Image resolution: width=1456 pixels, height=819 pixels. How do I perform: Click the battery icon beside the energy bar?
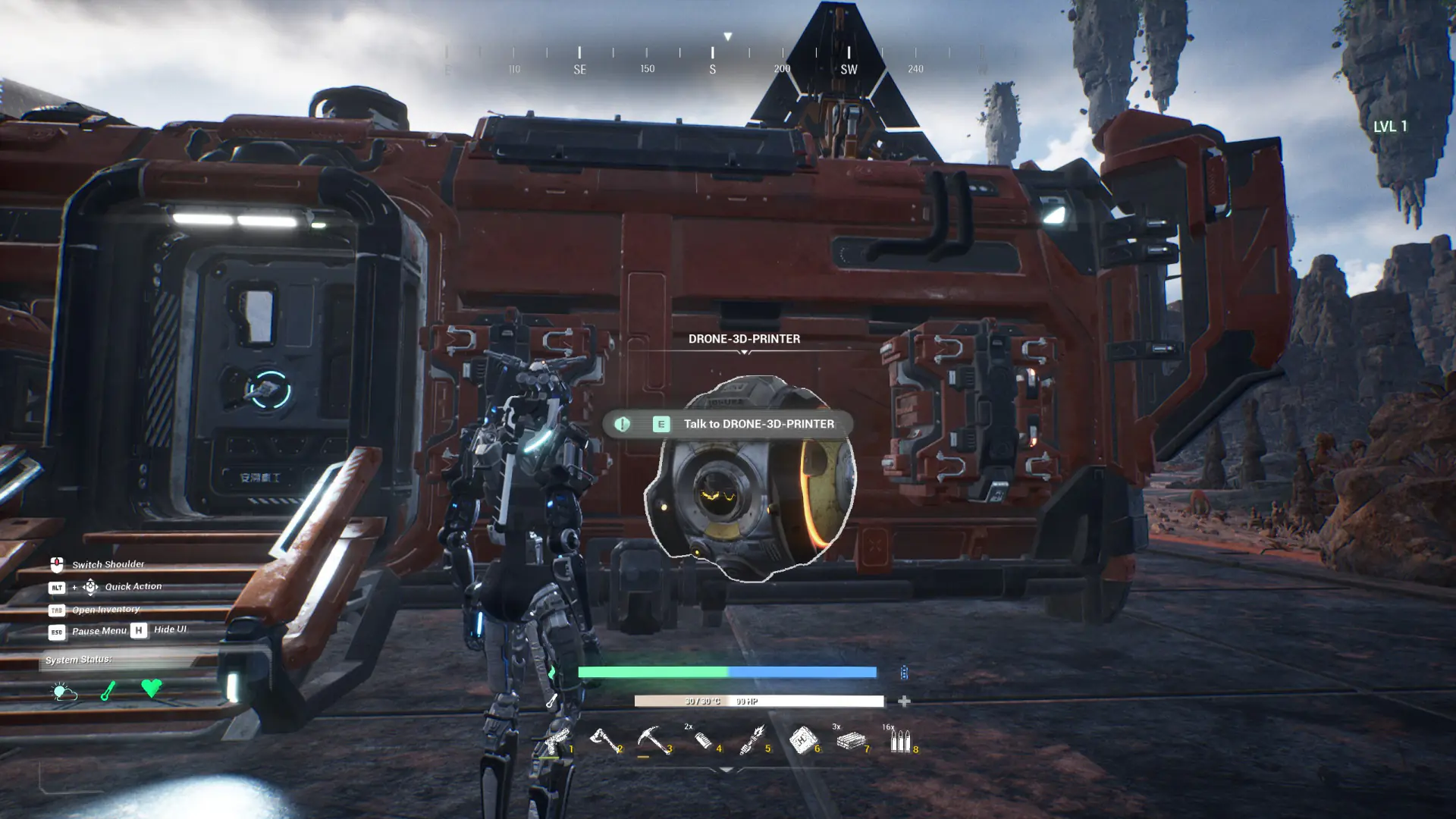point(904,673)
